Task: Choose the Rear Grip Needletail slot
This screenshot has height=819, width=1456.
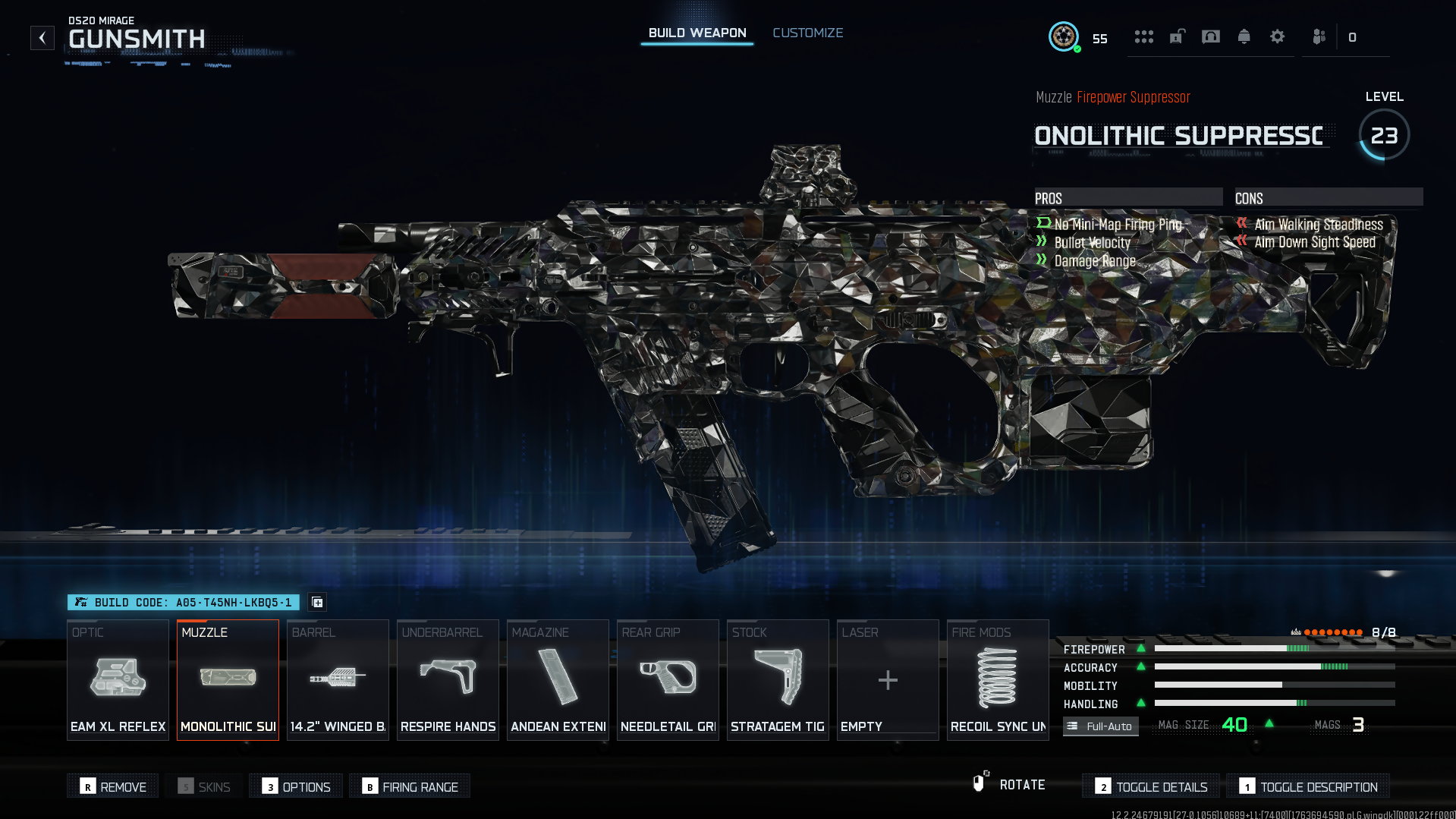Action: pos(668,679)
